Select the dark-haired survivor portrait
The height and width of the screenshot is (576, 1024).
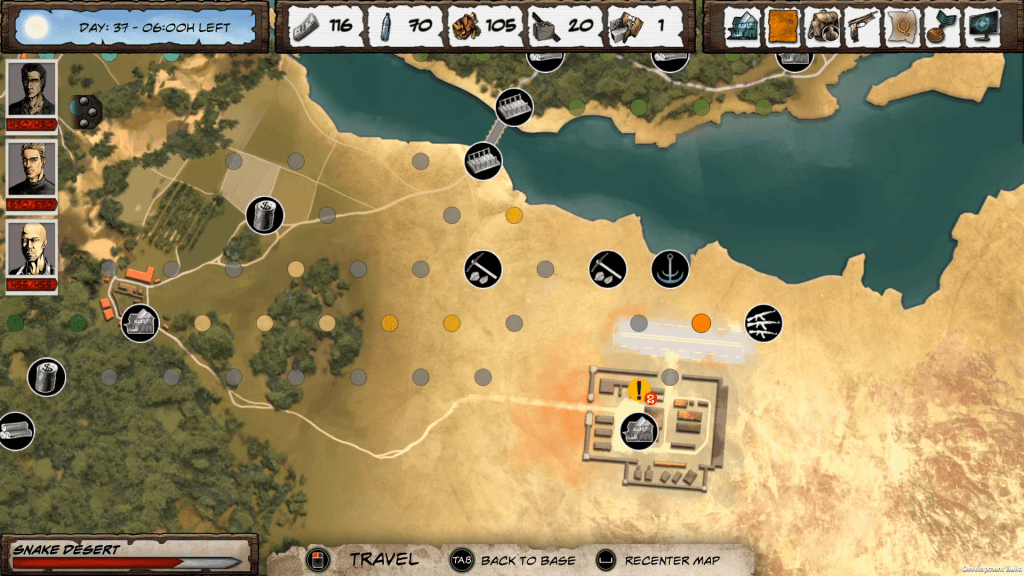[31, 89]
